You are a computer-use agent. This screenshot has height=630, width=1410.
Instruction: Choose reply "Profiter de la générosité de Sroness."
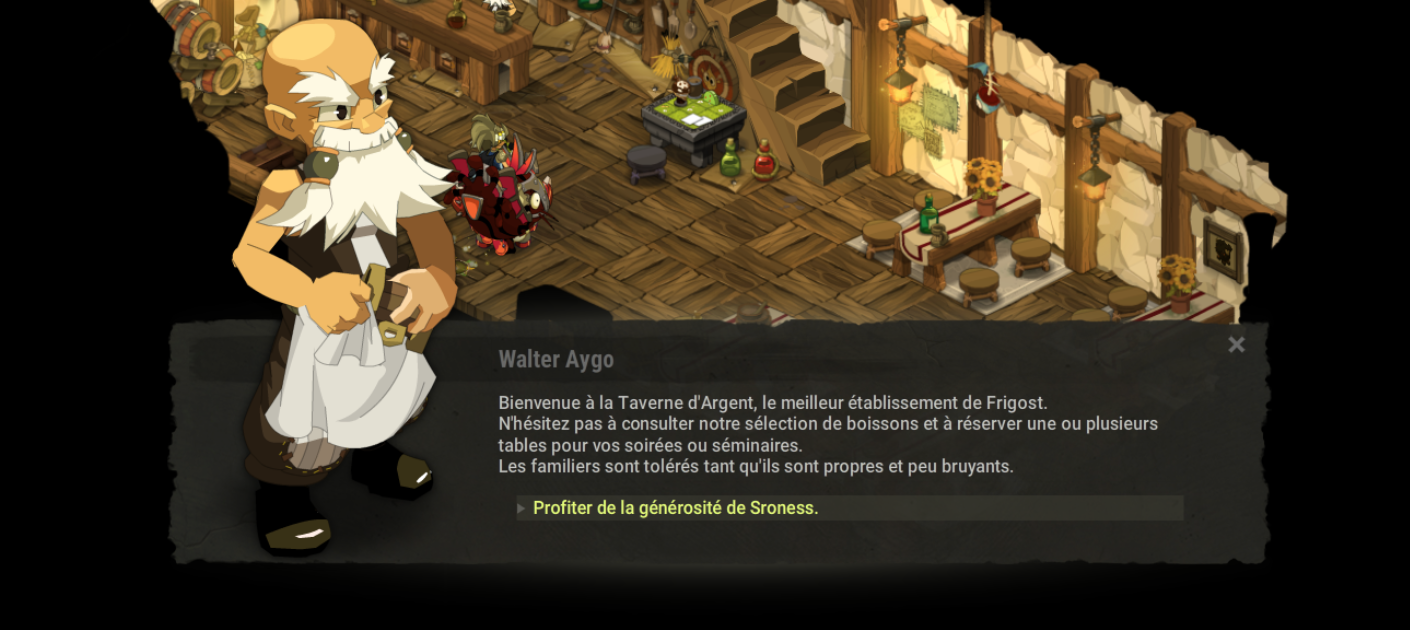[x=675, y=508]
